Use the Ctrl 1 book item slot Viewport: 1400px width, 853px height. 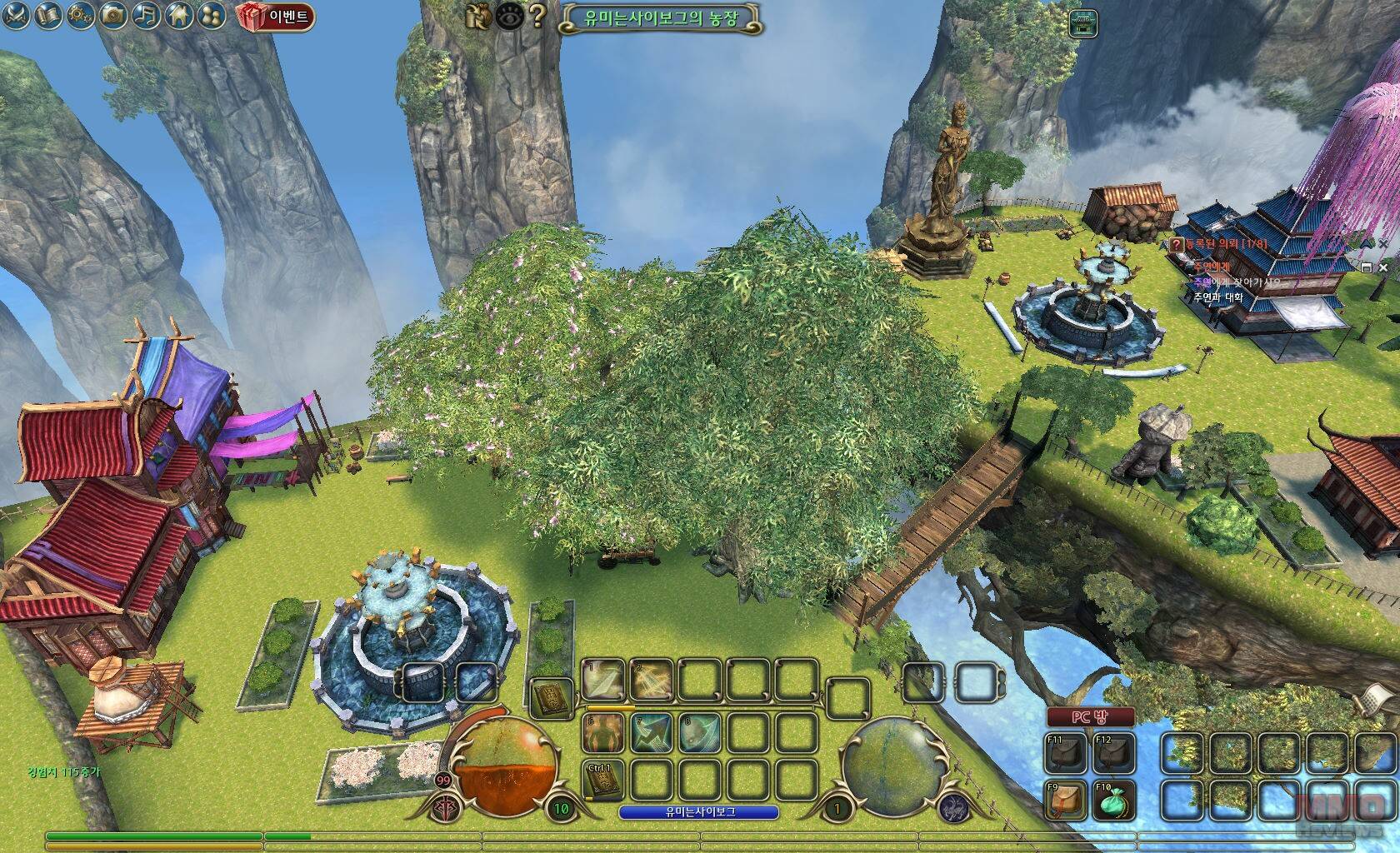click(603, 781)
